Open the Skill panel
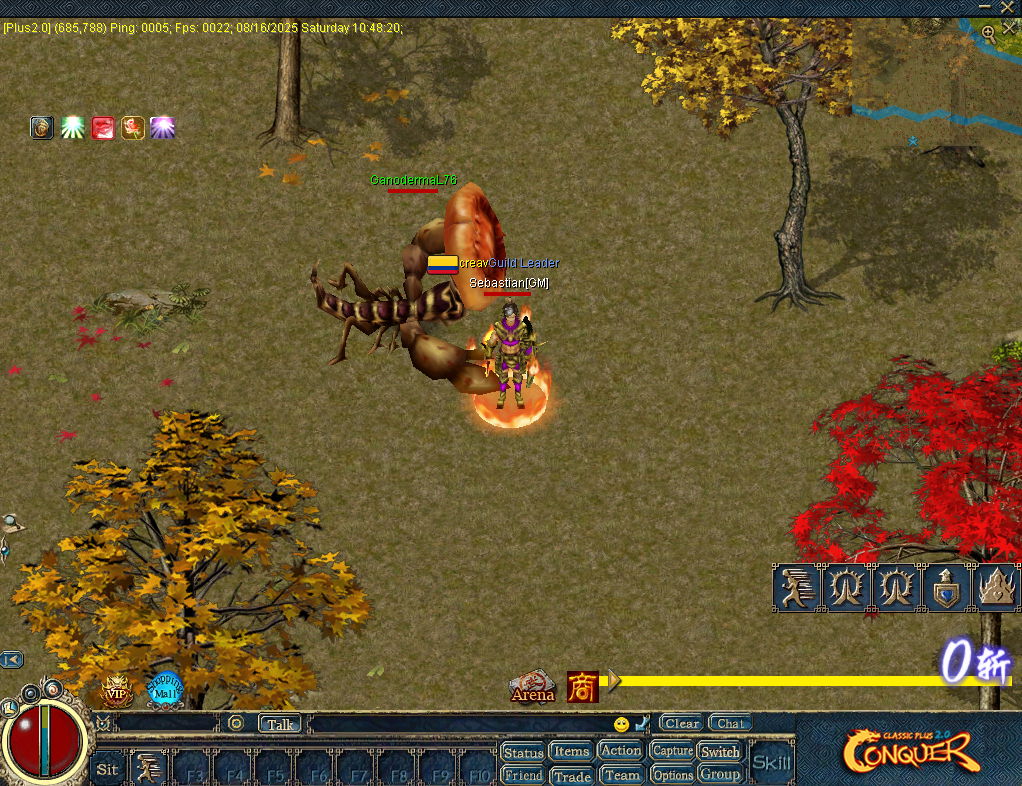The width and height of the screenshot is (1022, 786). tap(771, 763)
